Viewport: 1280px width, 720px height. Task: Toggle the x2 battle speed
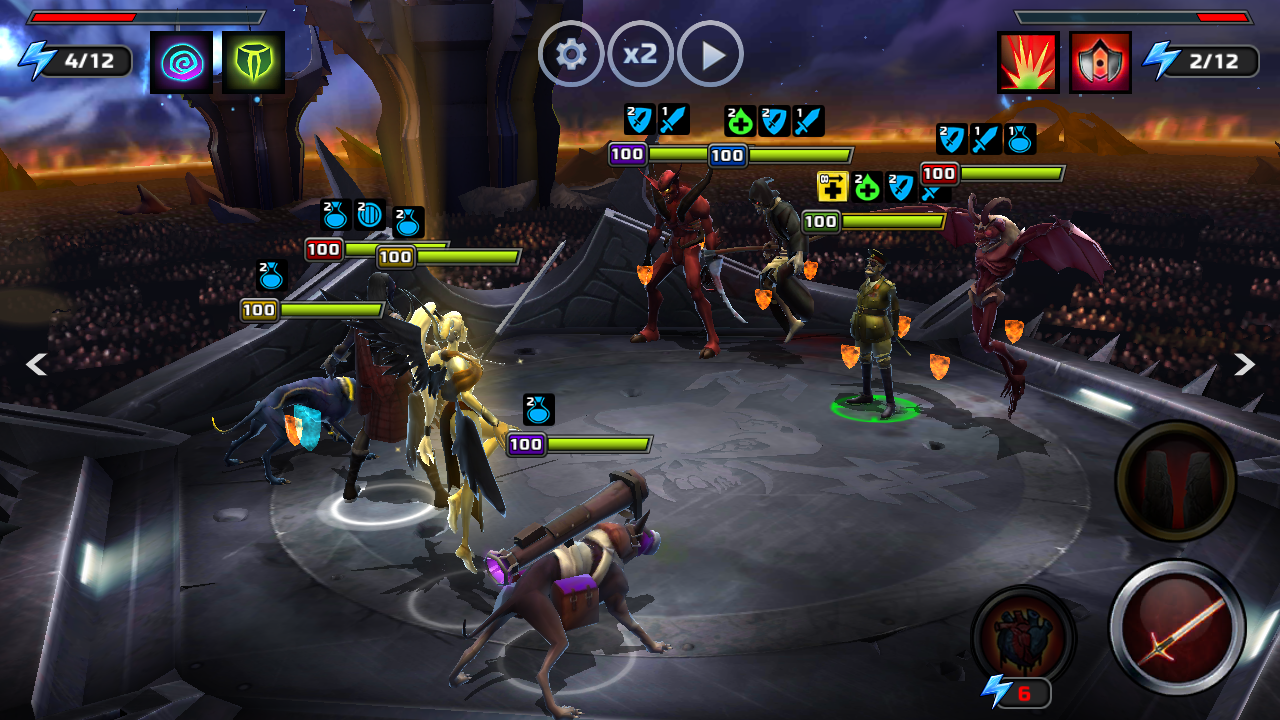pyautogui.click(x=640, y=54)
